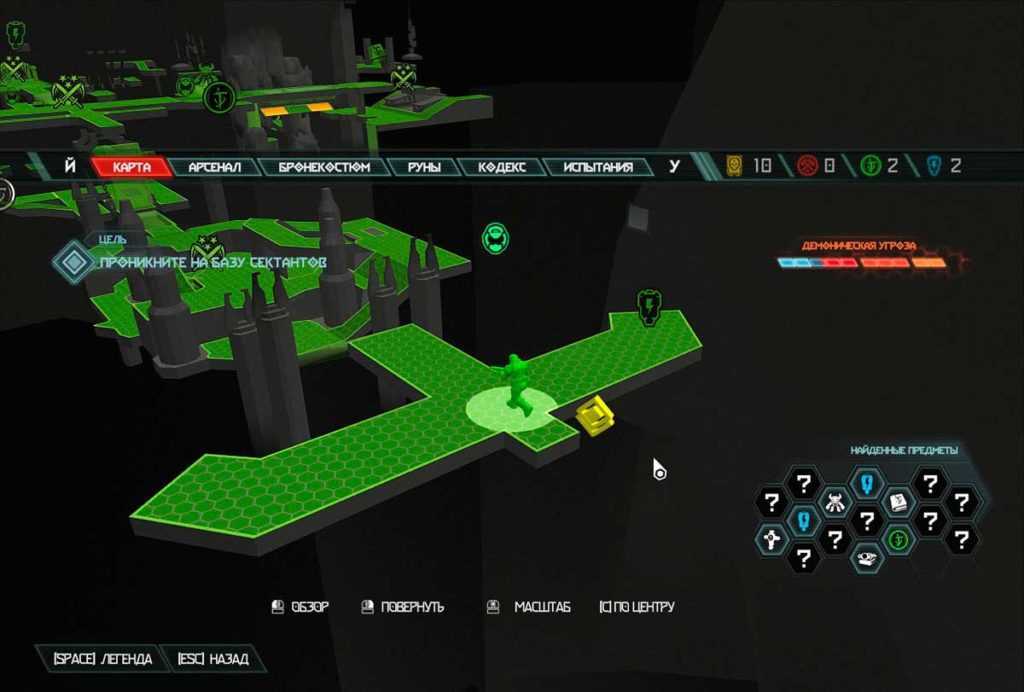Image resolution: width=1024 pixels, height=692 pixels.
Task: Click the green circular marker above the map
Action: tap(494, 237)
